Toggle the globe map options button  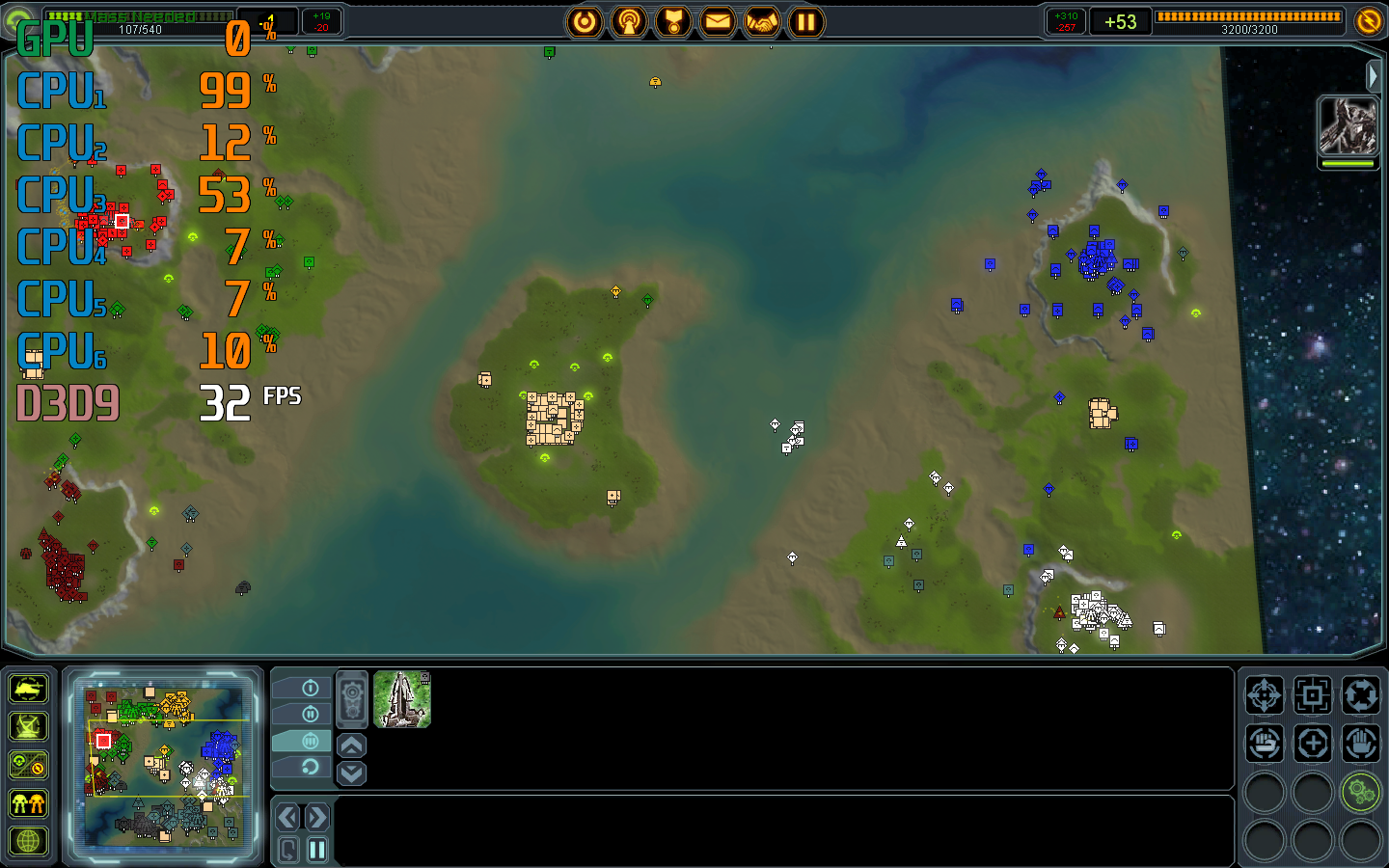point(28,841)
